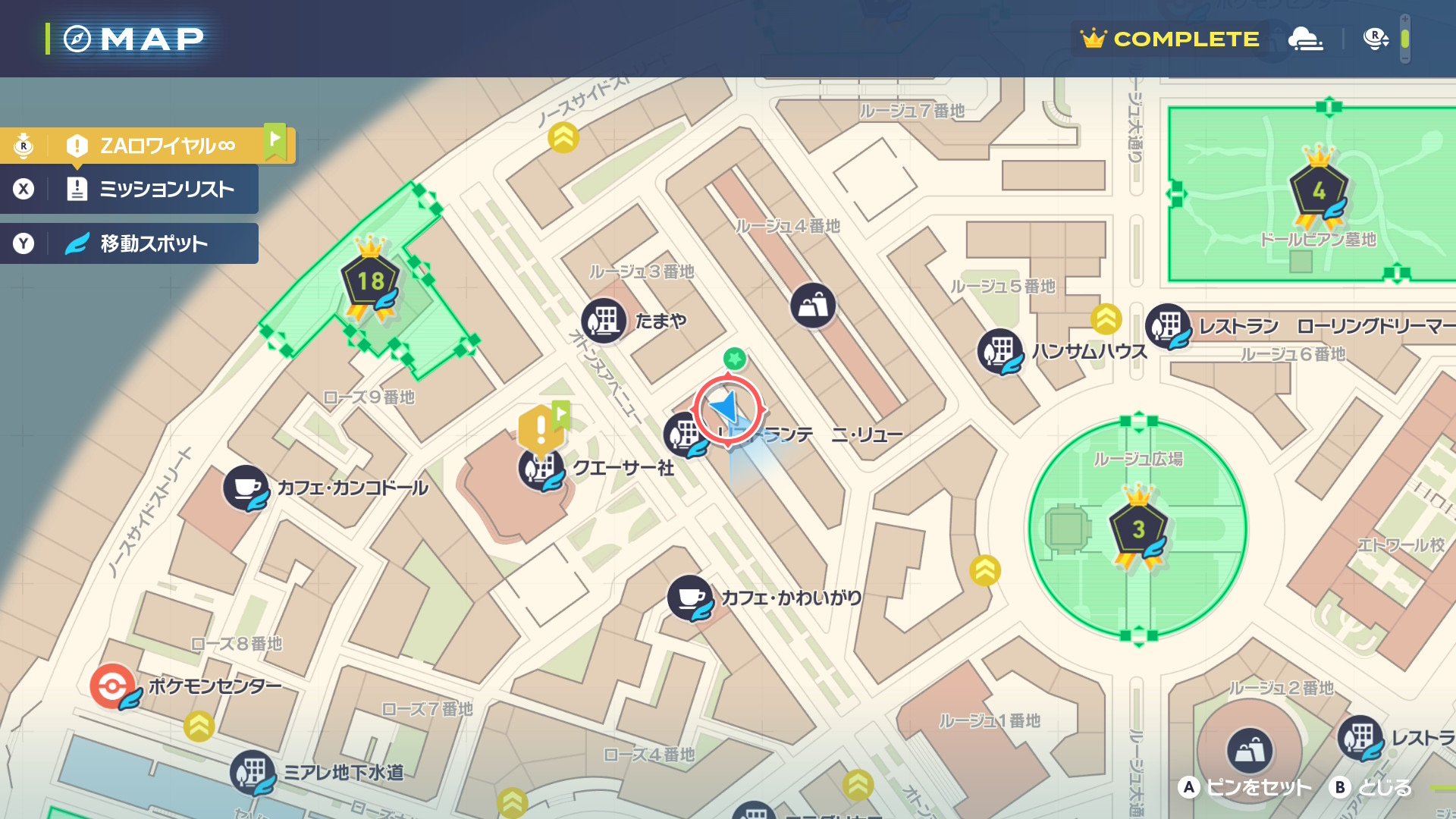Viewport: 1456px width, 819px height.
Task: Select the レストラン ローリングドリーマー marker
Action: (x=1168, y=326)
